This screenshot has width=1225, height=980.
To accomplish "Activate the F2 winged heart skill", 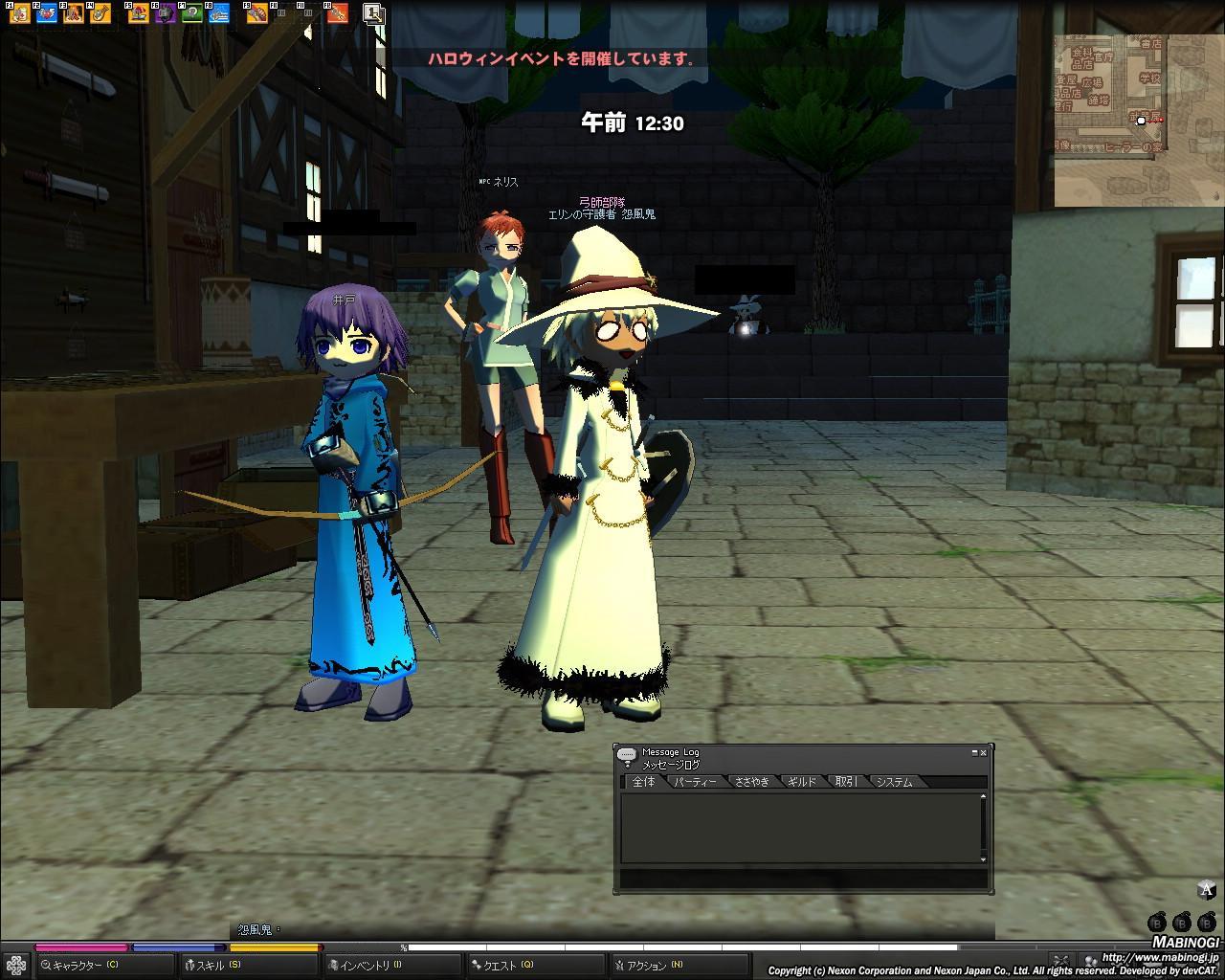I will click(46, 13).
